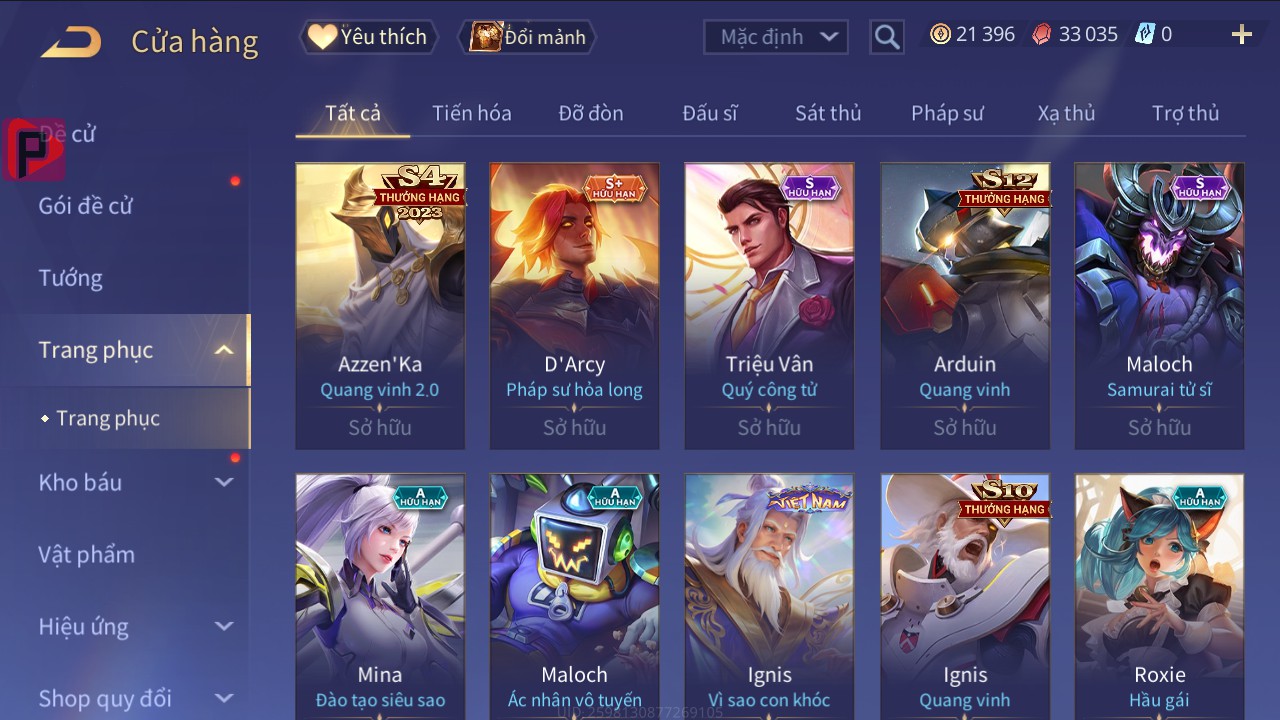Show the Đấu sĩ skins tab

[x=710, y=113]
